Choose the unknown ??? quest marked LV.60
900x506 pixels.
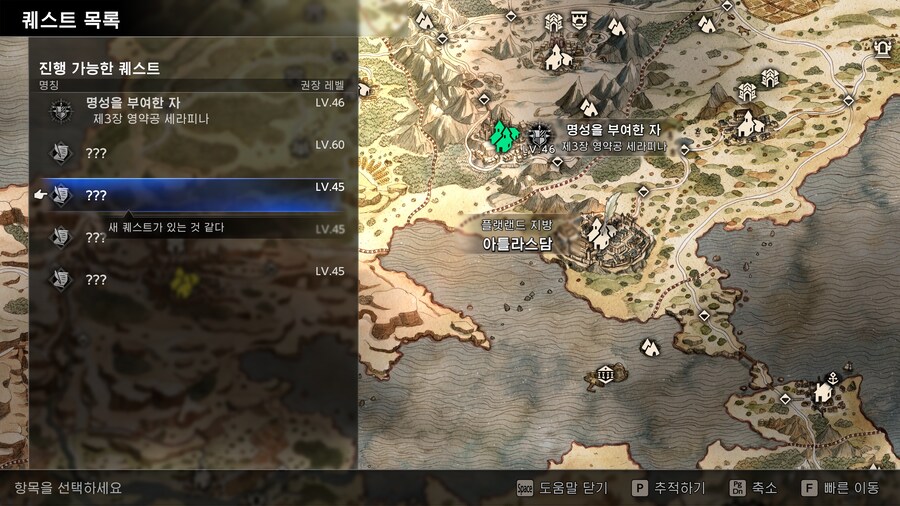pyautogui.click(x=190, y=153)
